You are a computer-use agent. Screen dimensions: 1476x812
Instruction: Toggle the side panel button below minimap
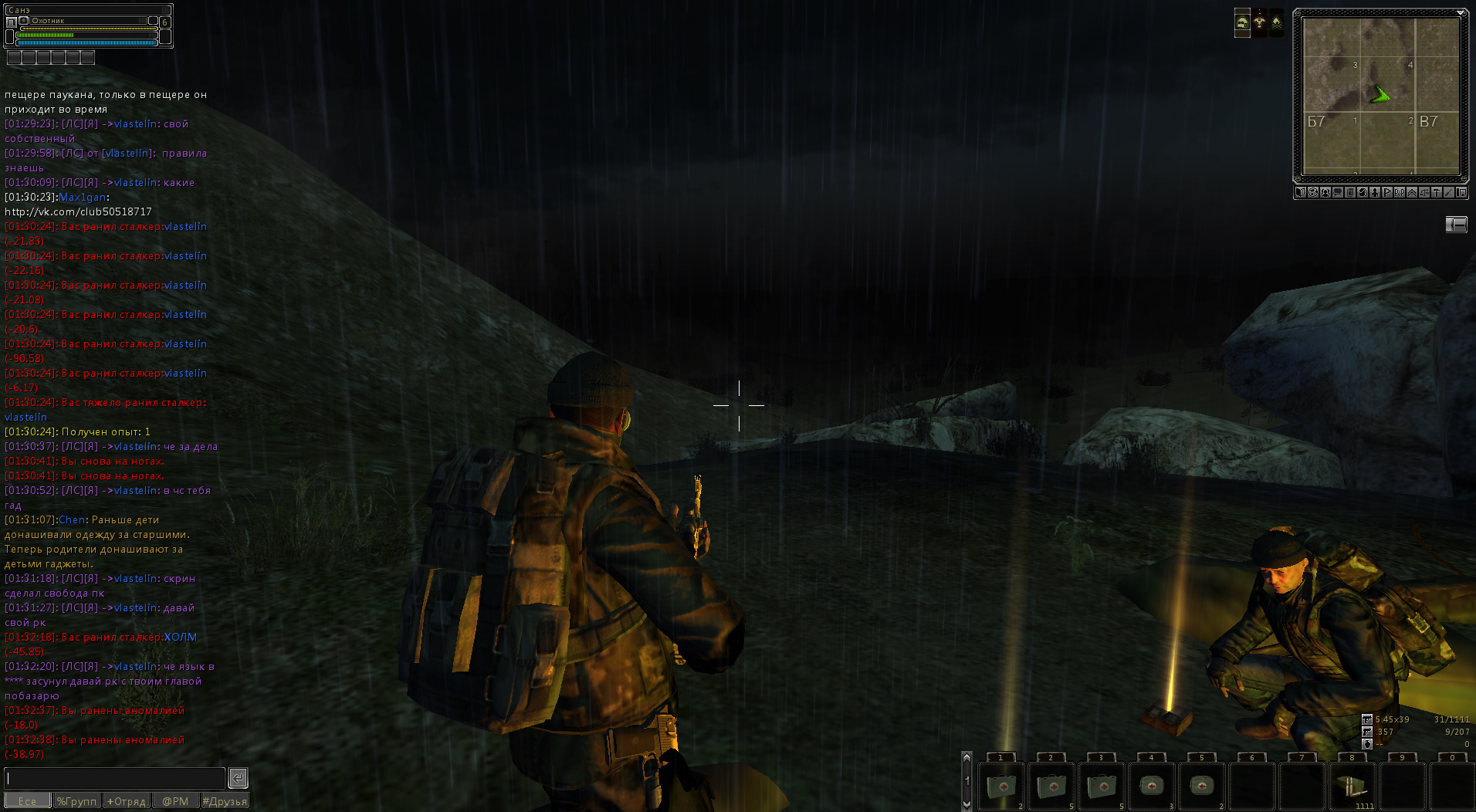click(1456, 225)
